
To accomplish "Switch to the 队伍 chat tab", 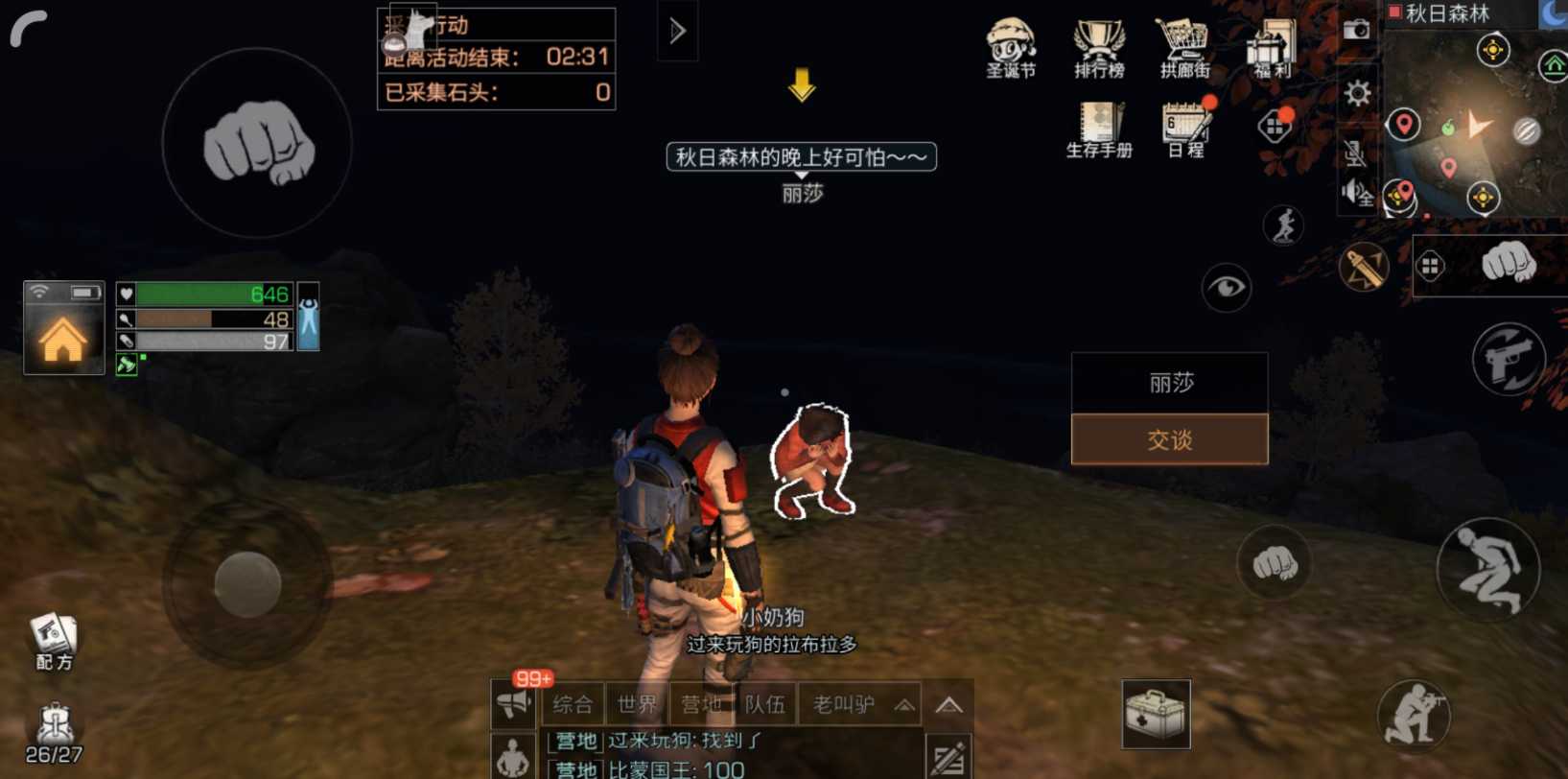I will click(764, 705).
